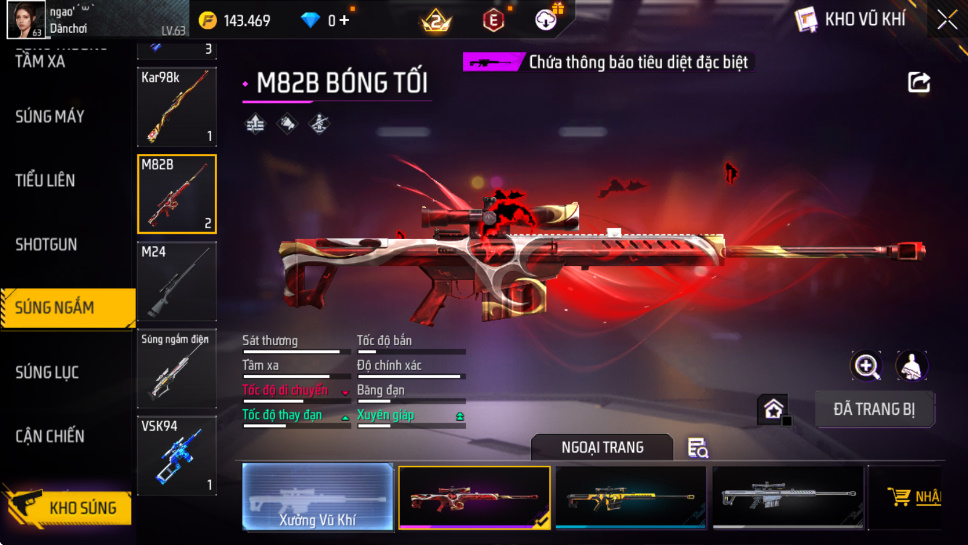Add diamonds with the plus button
Viewport: 968px width, 545px height.
coord(345,20)
